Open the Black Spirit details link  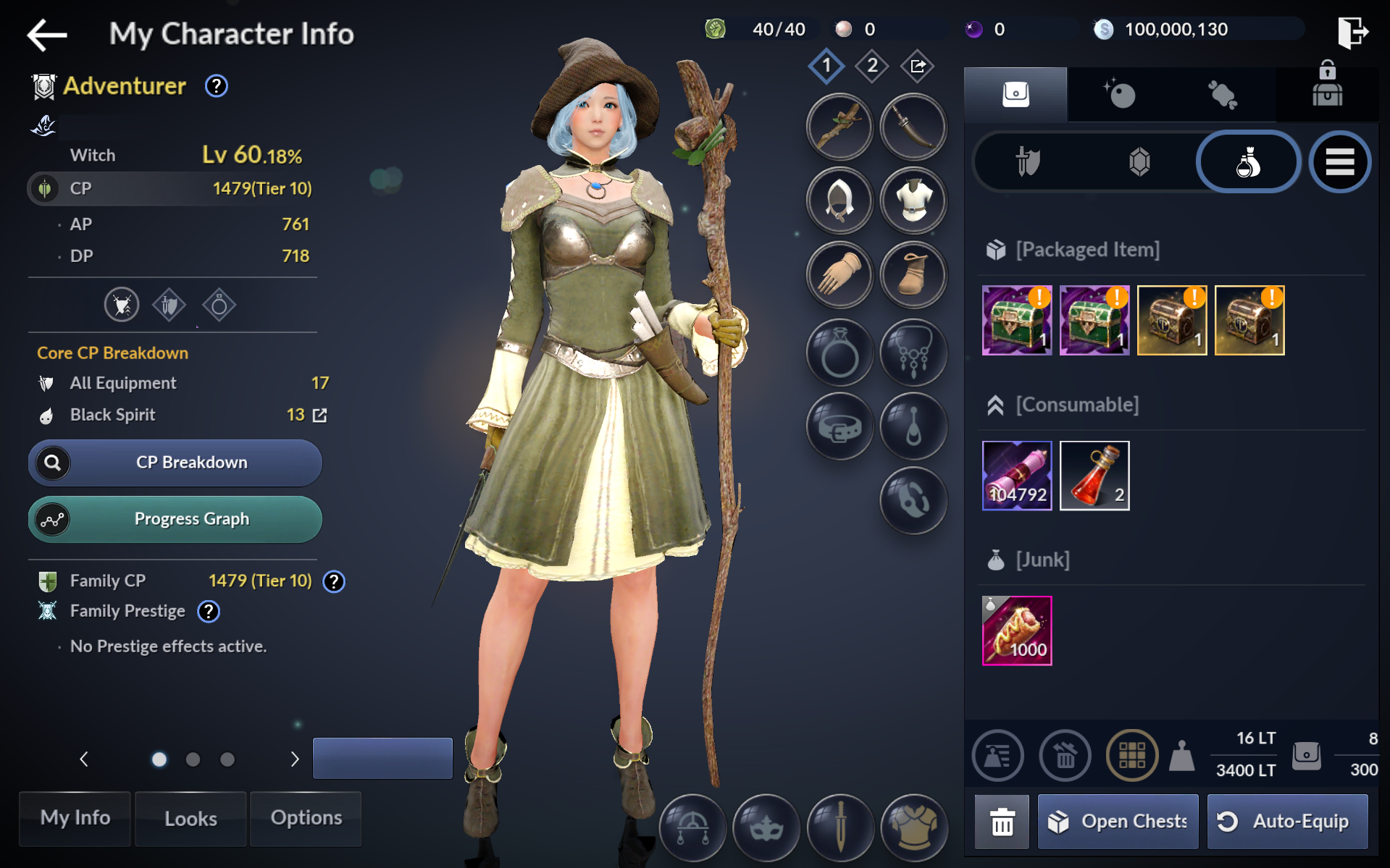319,416
